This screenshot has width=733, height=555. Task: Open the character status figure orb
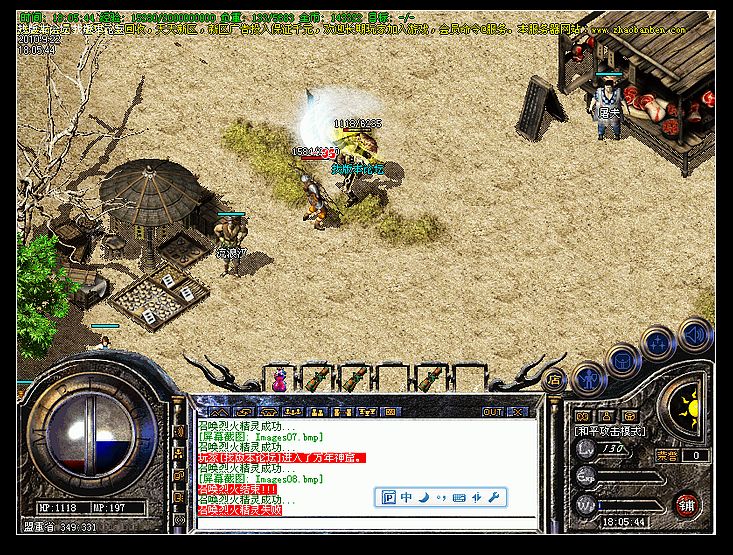tap(591, 377)
